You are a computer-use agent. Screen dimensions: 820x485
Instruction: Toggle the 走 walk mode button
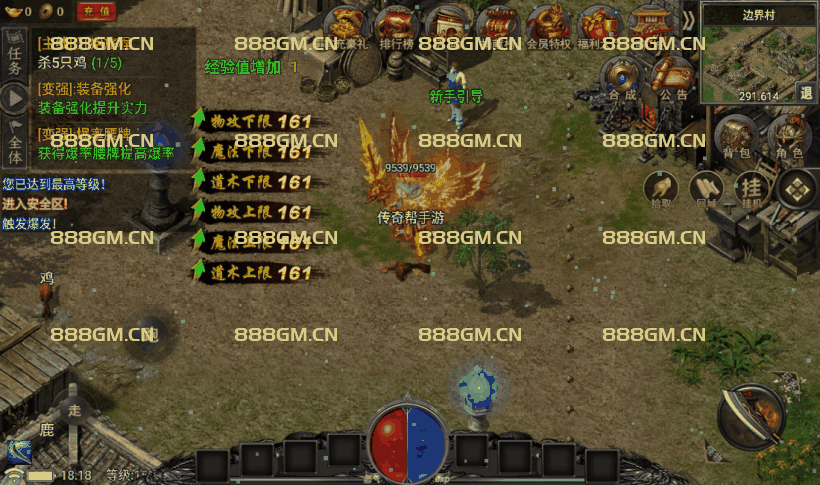(72, 410)
